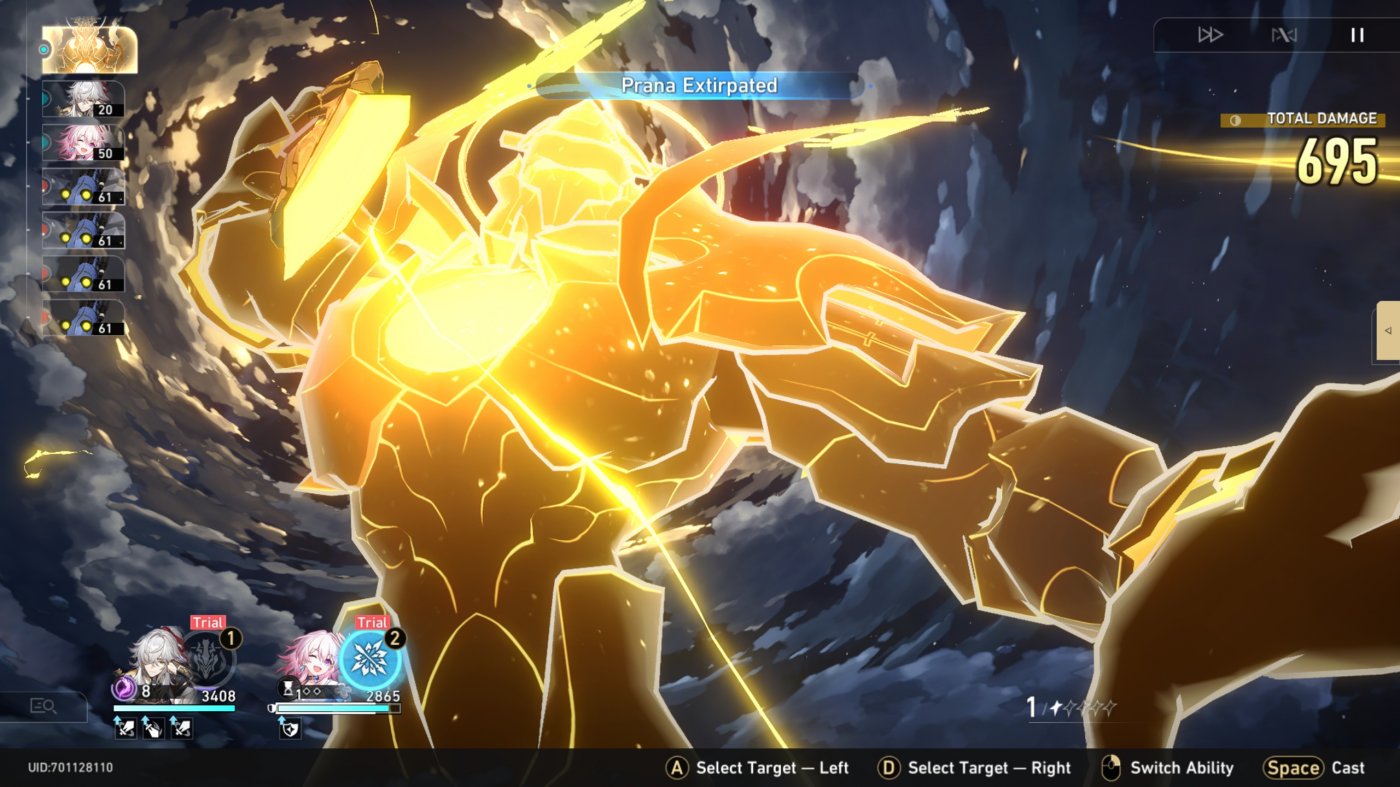Click Jing Yuan's purple energy orb icon
Viewport: 1400px width, 787px height.
[x=125, y=688]
